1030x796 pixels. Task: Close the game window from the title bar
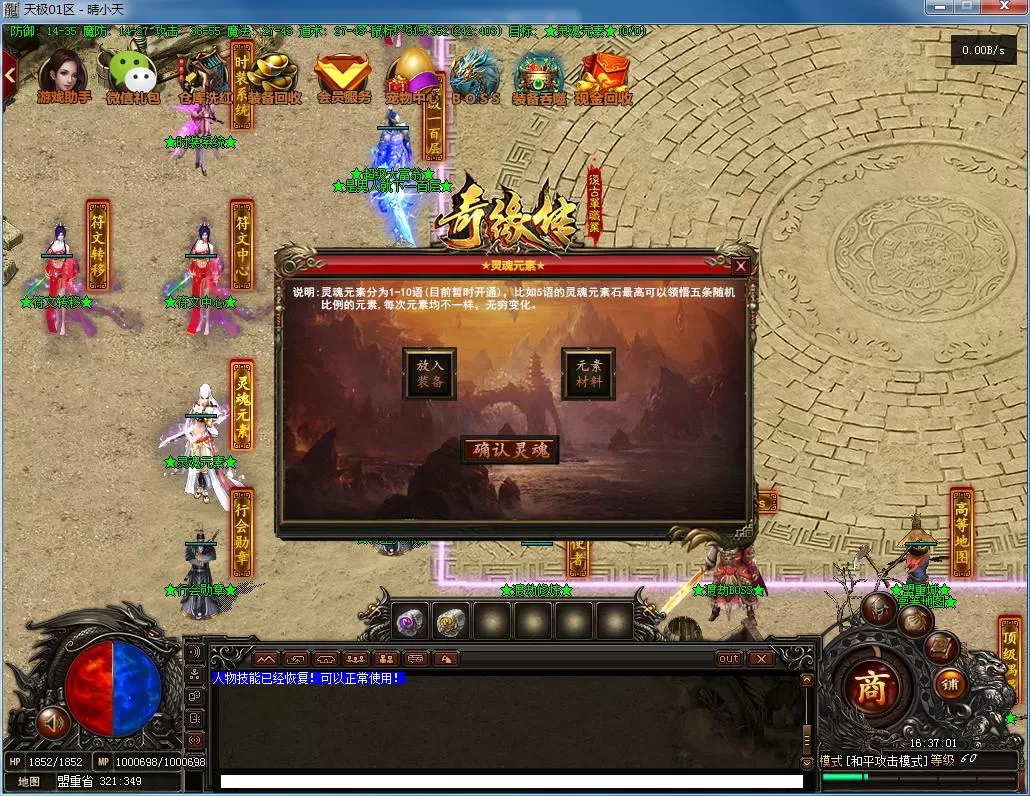tap(1002, 8)
